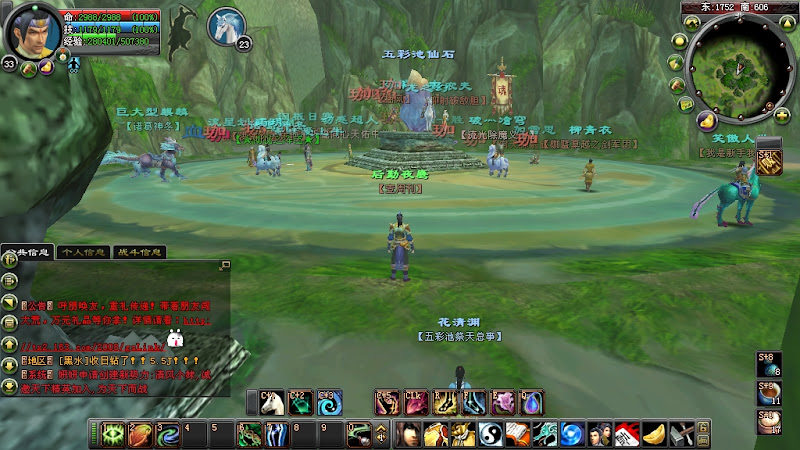The height and width of the screenshot is (450, 800).
Task: Switch to the 个人信息 chat tab
Action: pos(83,252)
